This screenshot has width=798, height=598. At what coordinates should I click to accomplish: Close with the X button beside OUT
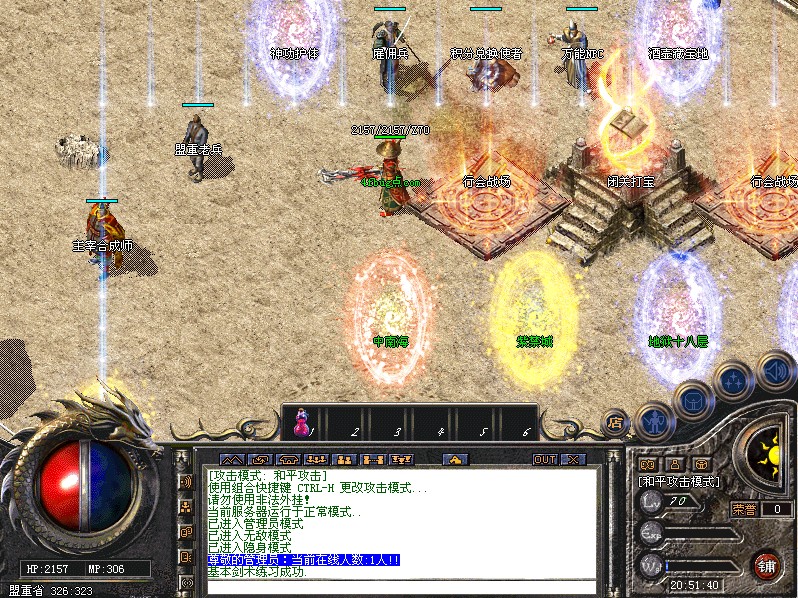pyautogui.click(x=573, y=460)
